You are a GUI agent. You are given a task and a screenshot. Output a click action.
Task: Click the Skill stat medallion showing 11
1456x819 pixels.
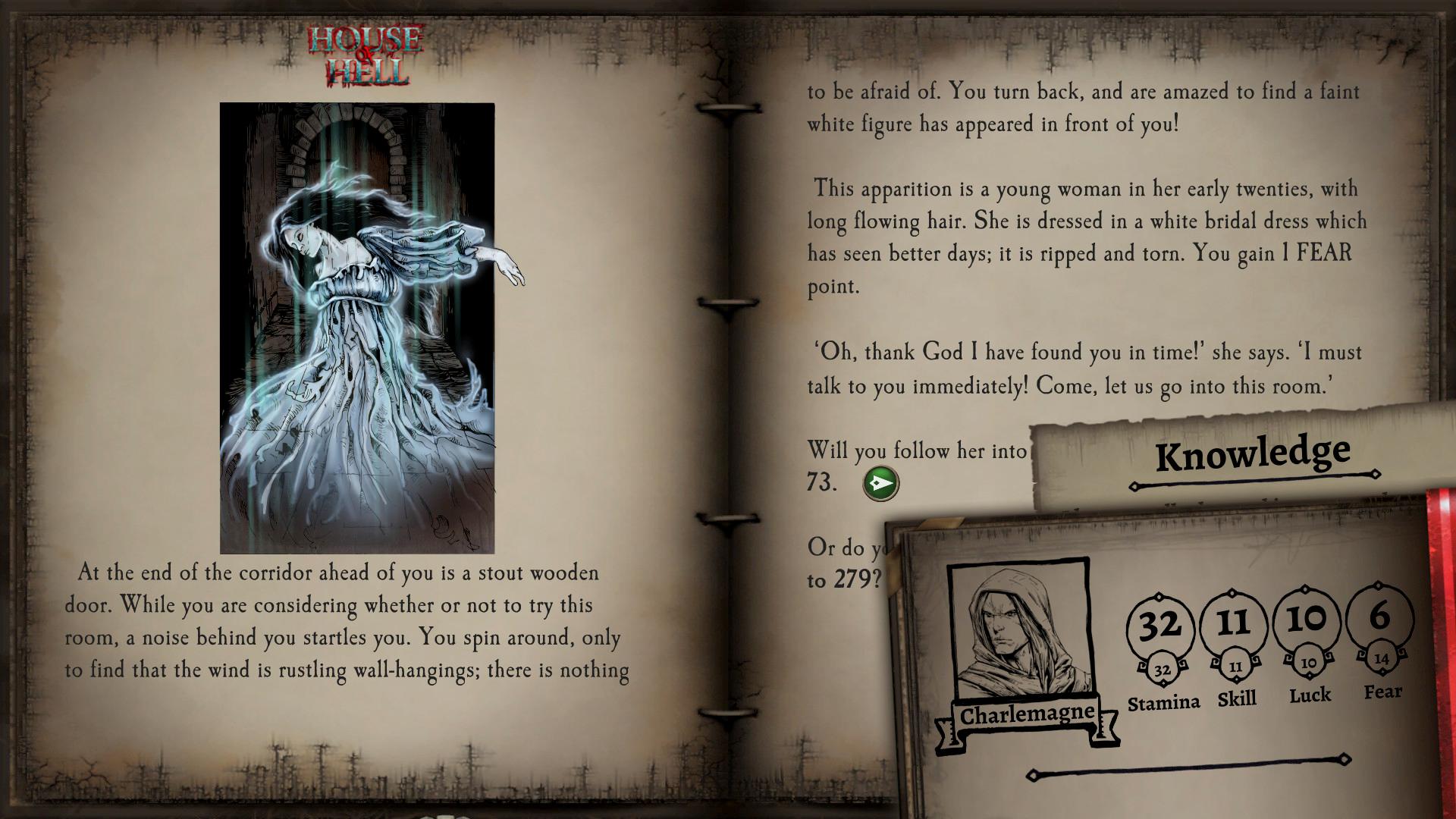coord(1235,623)
